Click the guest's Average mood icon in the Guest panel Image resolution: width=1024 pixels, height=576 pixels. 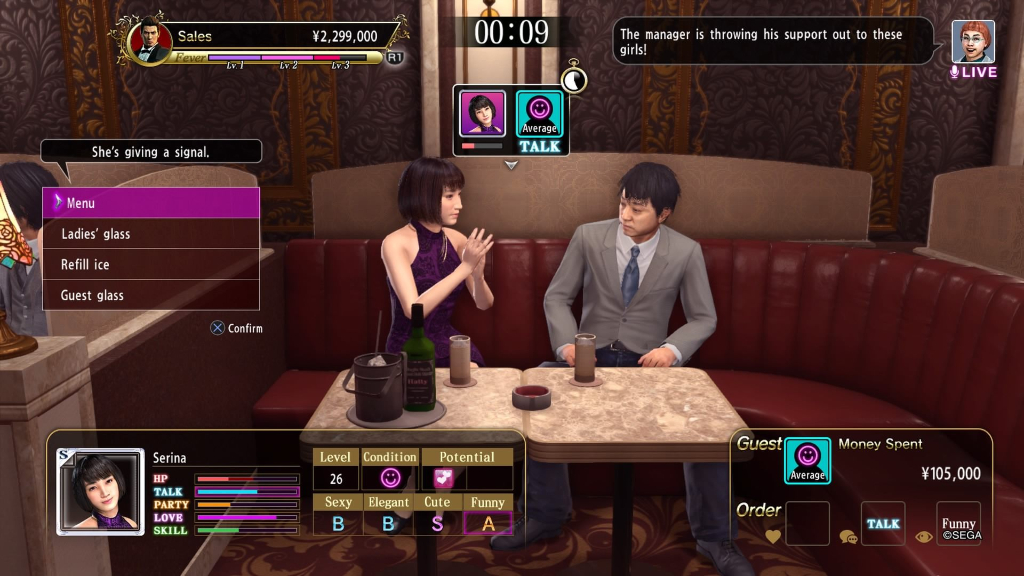click(807, 461)
